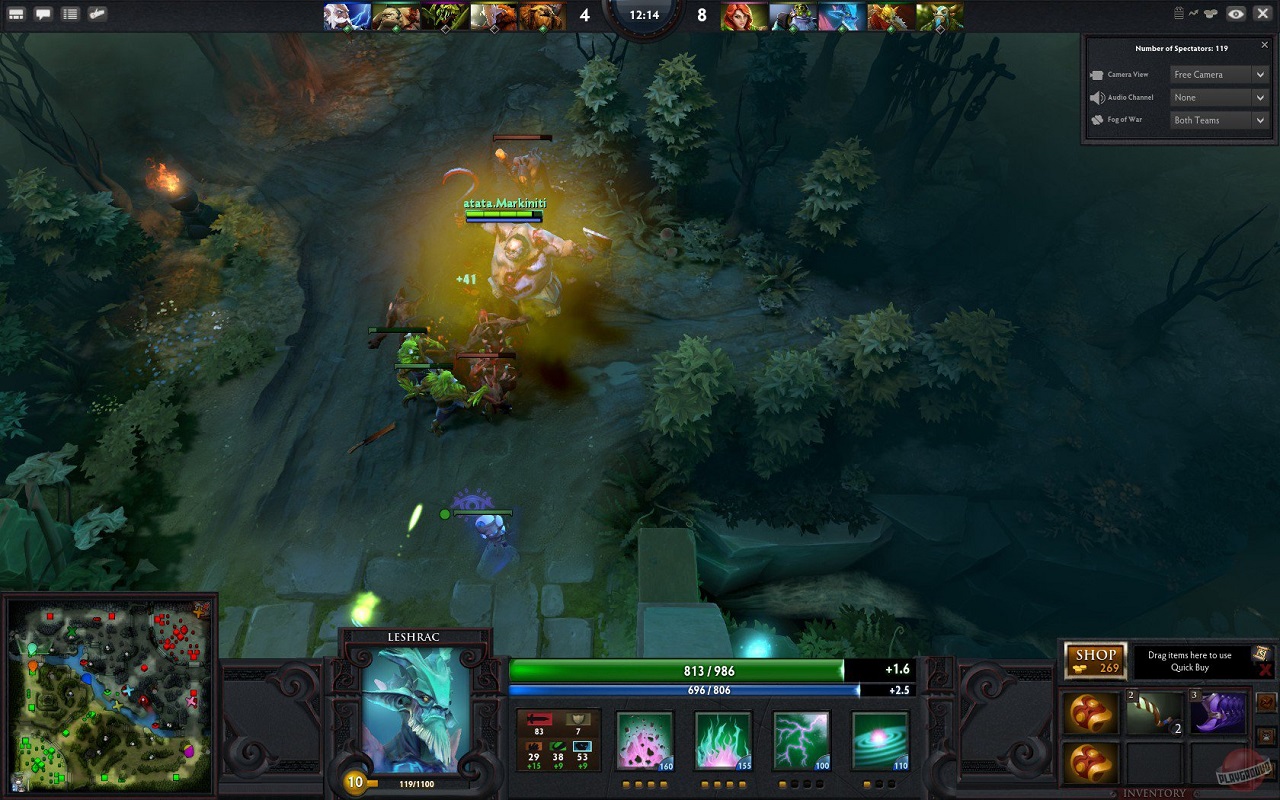Image resolution: width=1280 pixels, height=800 pixels.
Task: Toggle the eye spectator options button
Action: click(1236, 14)
